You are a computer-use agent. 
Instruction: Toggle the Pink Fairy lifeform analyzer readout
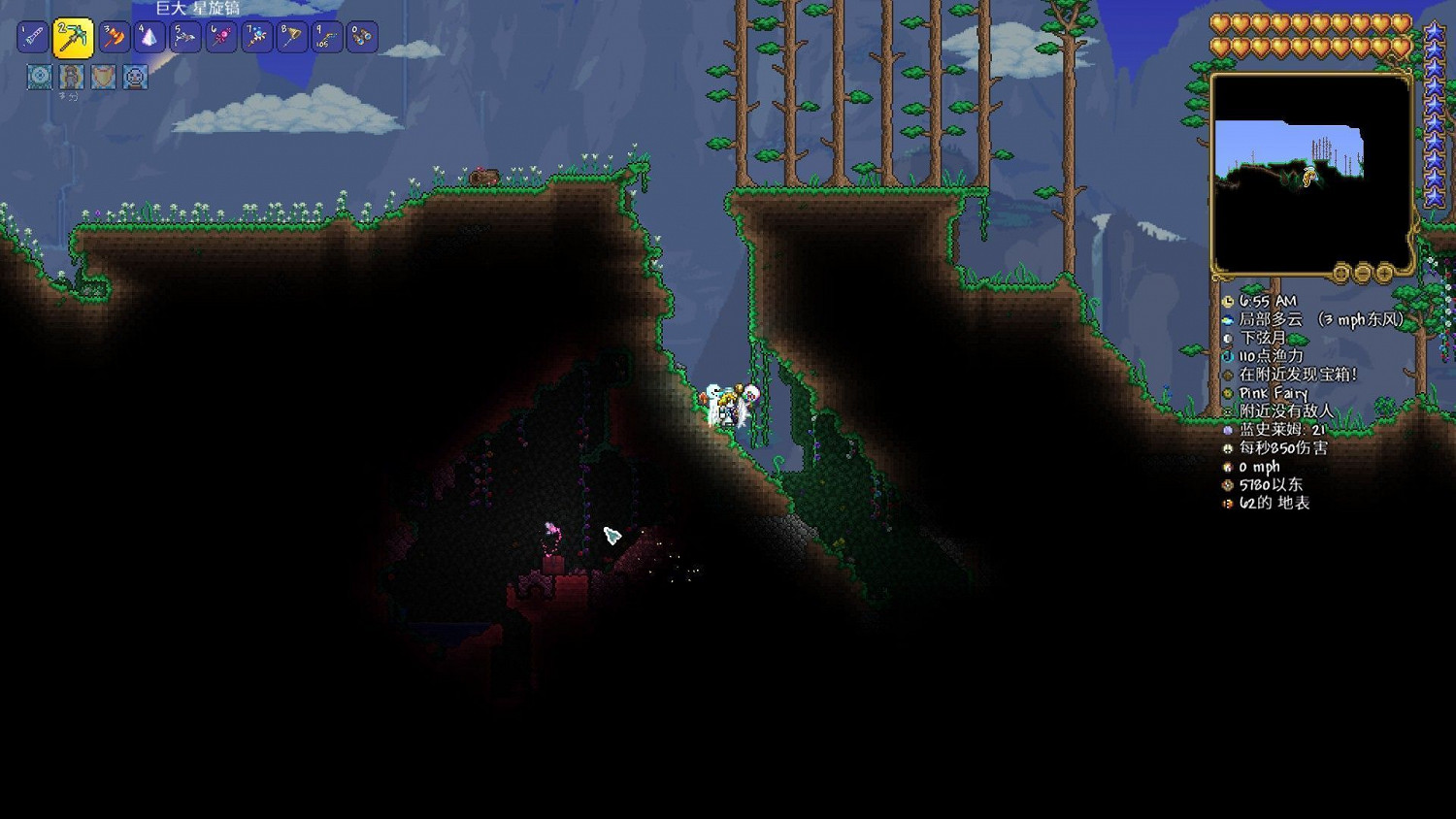(x=1228, y=393)
